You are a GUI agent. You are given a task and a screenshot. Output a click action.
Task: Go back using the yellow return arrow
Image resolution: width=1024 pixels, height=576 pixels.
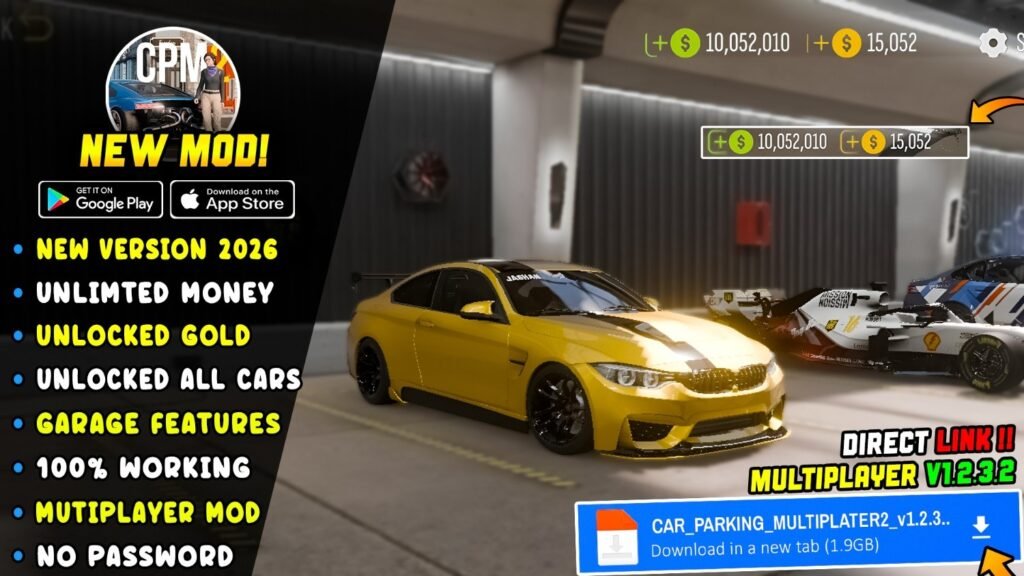[x=35, y=26]
